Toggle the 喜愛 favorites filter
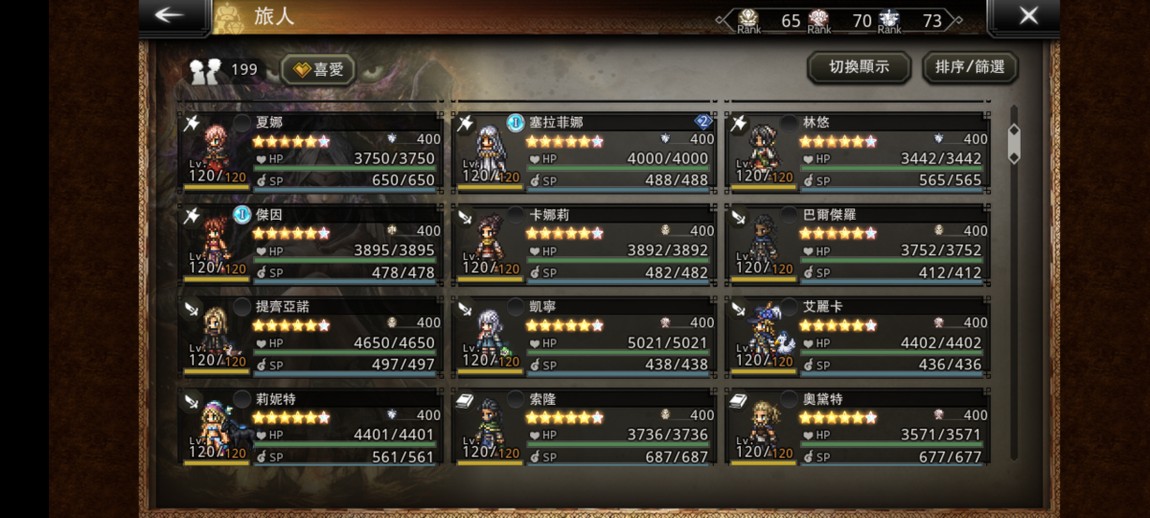The height and width of the screenshot is (518, 1150). pos(318,69)
